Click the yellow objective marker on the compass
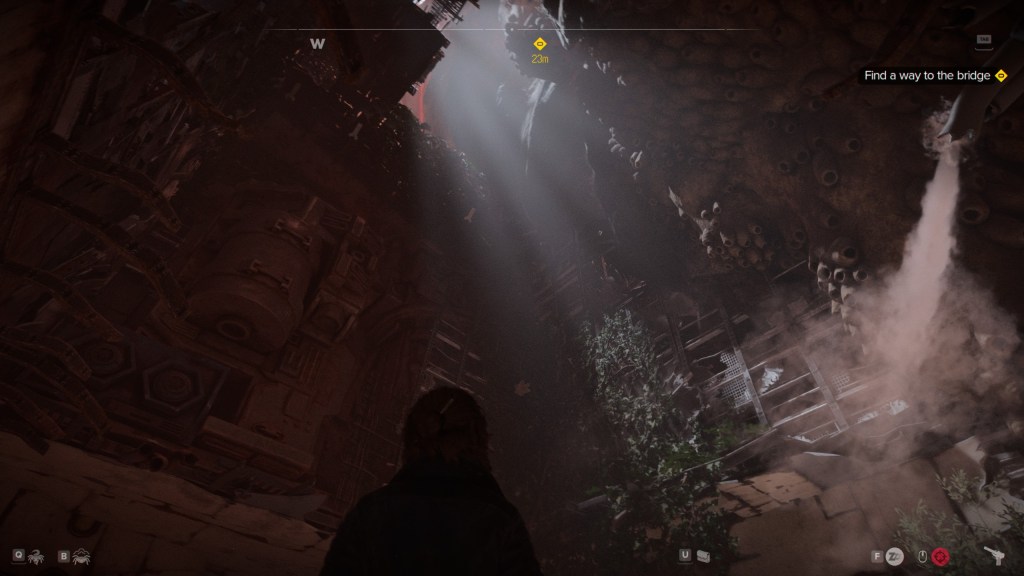1024x576 pixels. click(x=540, y=44)
